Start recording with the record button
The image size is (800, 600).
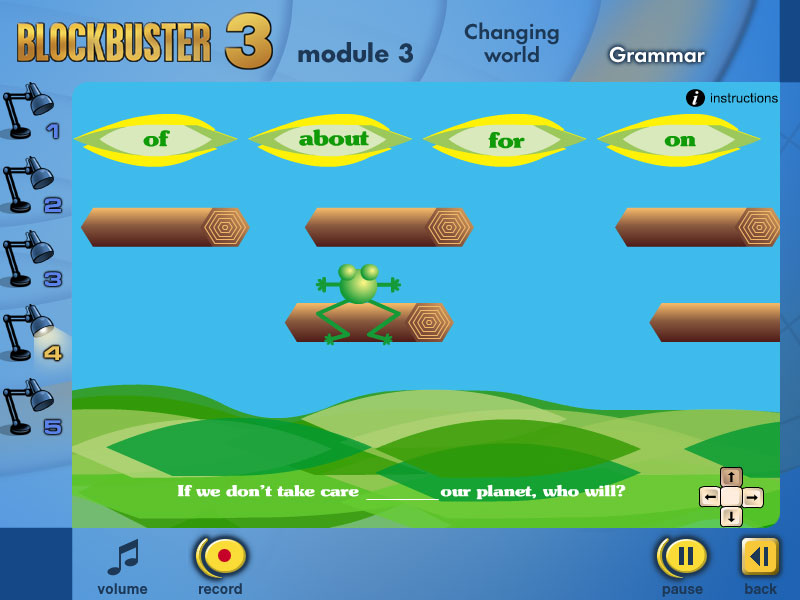coord(221,555)
